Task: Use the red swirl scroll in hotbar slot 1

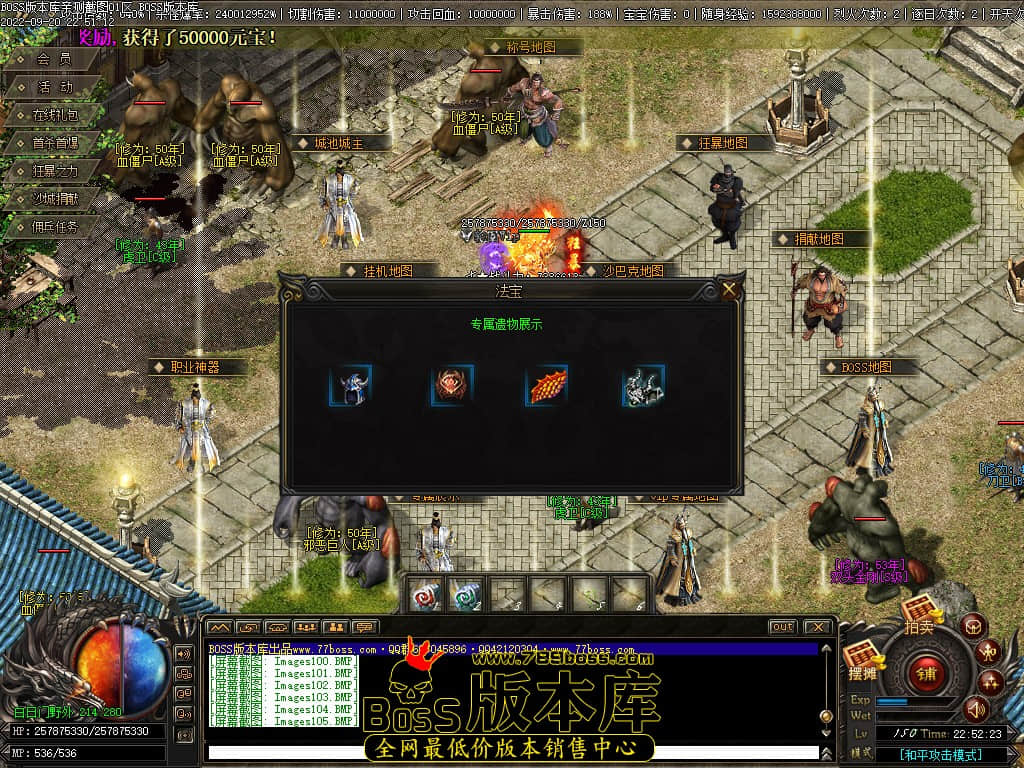Action: tap(427, 594)
